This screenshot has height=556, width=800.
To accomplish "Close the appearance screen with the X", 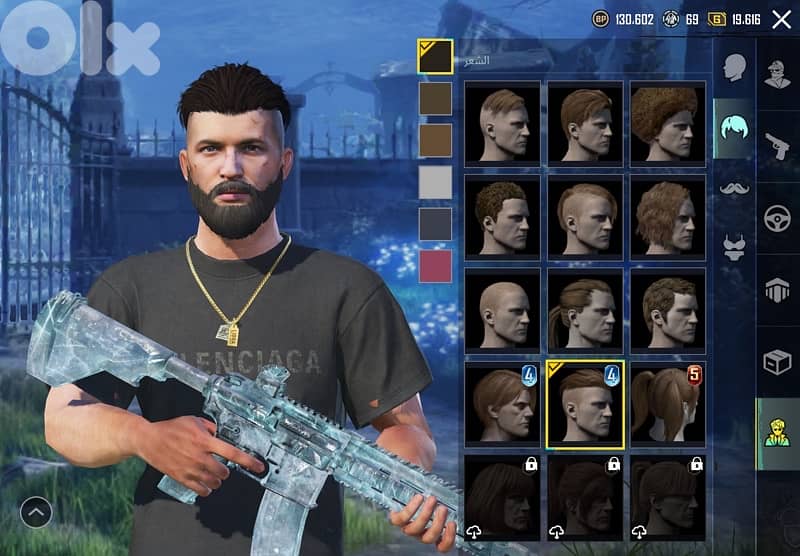I will [781, 18].
